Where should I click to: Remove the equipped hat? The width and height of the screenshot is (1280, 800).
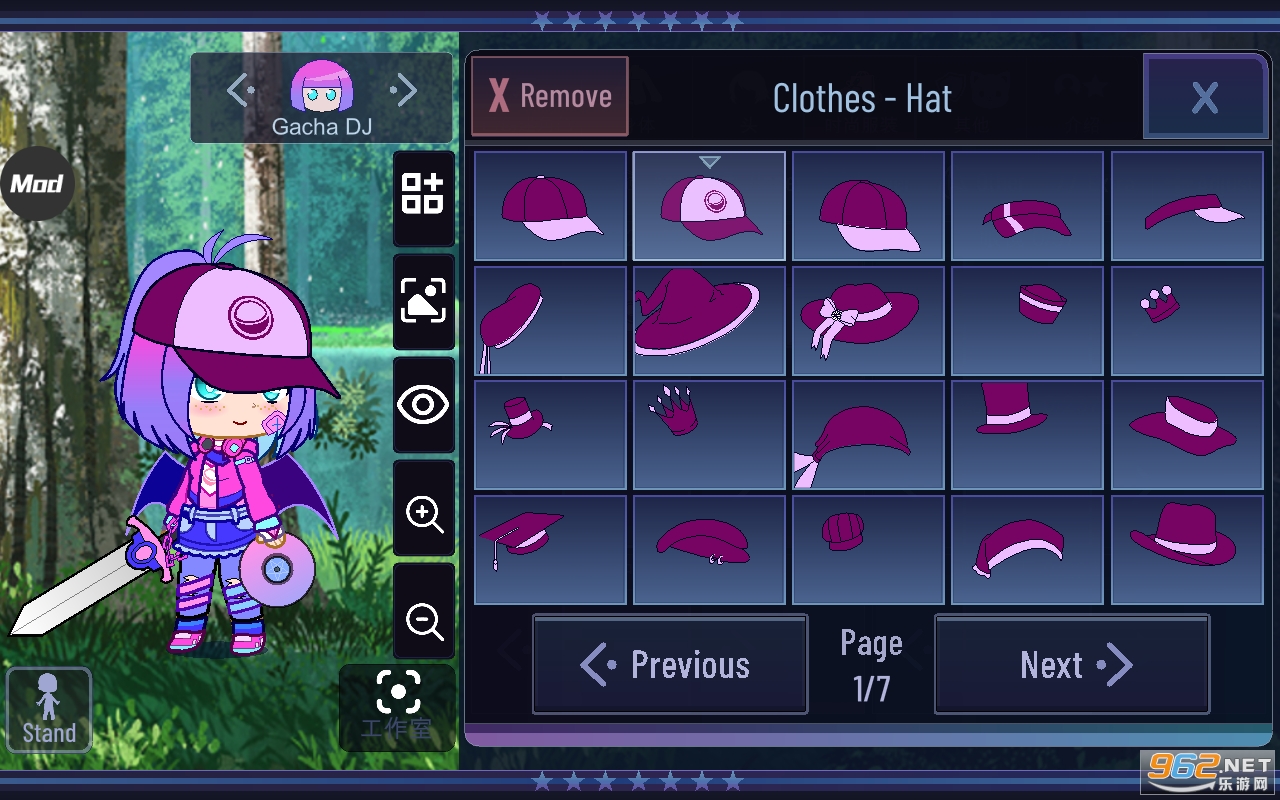550,96
